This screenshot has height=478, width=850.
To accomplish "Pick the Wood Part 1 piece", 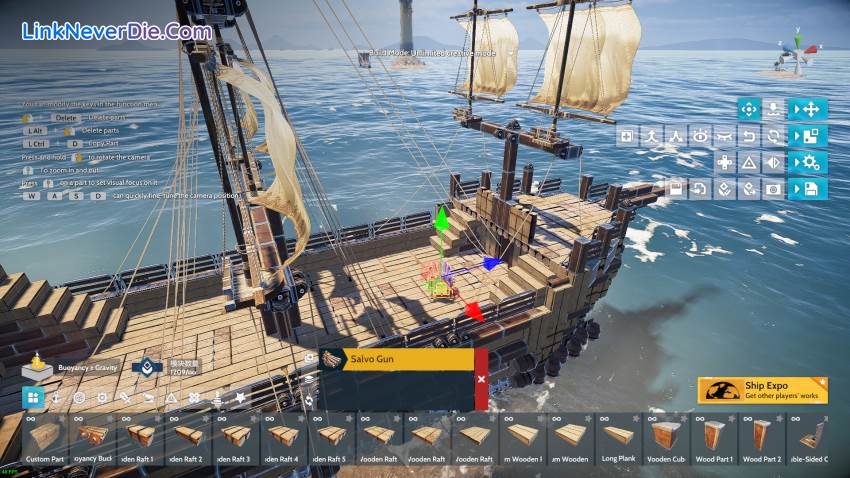I will point(713,439).
